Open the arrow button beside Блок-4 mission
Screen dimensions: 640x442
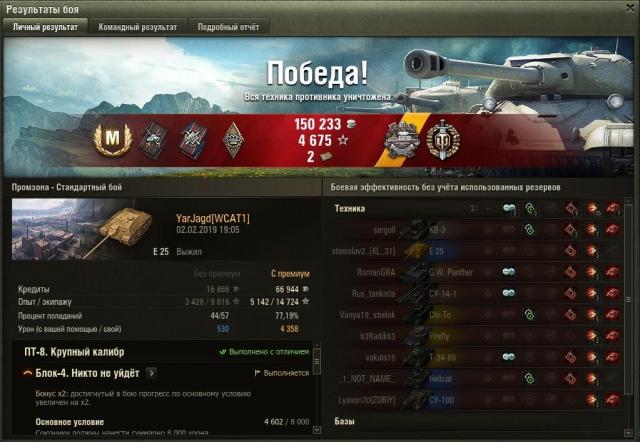coord(152,373)
